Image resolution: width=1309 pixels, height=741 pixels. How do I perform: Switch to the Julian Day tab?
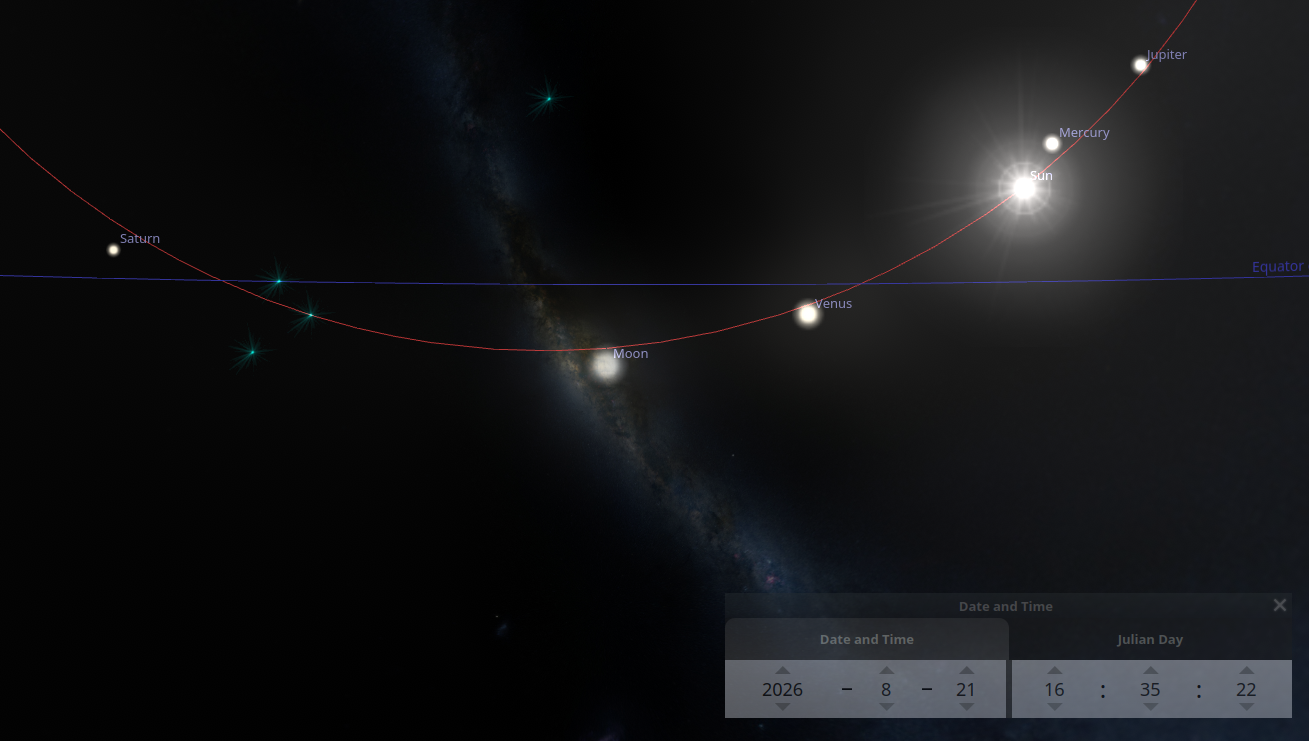pos(1150,639)
